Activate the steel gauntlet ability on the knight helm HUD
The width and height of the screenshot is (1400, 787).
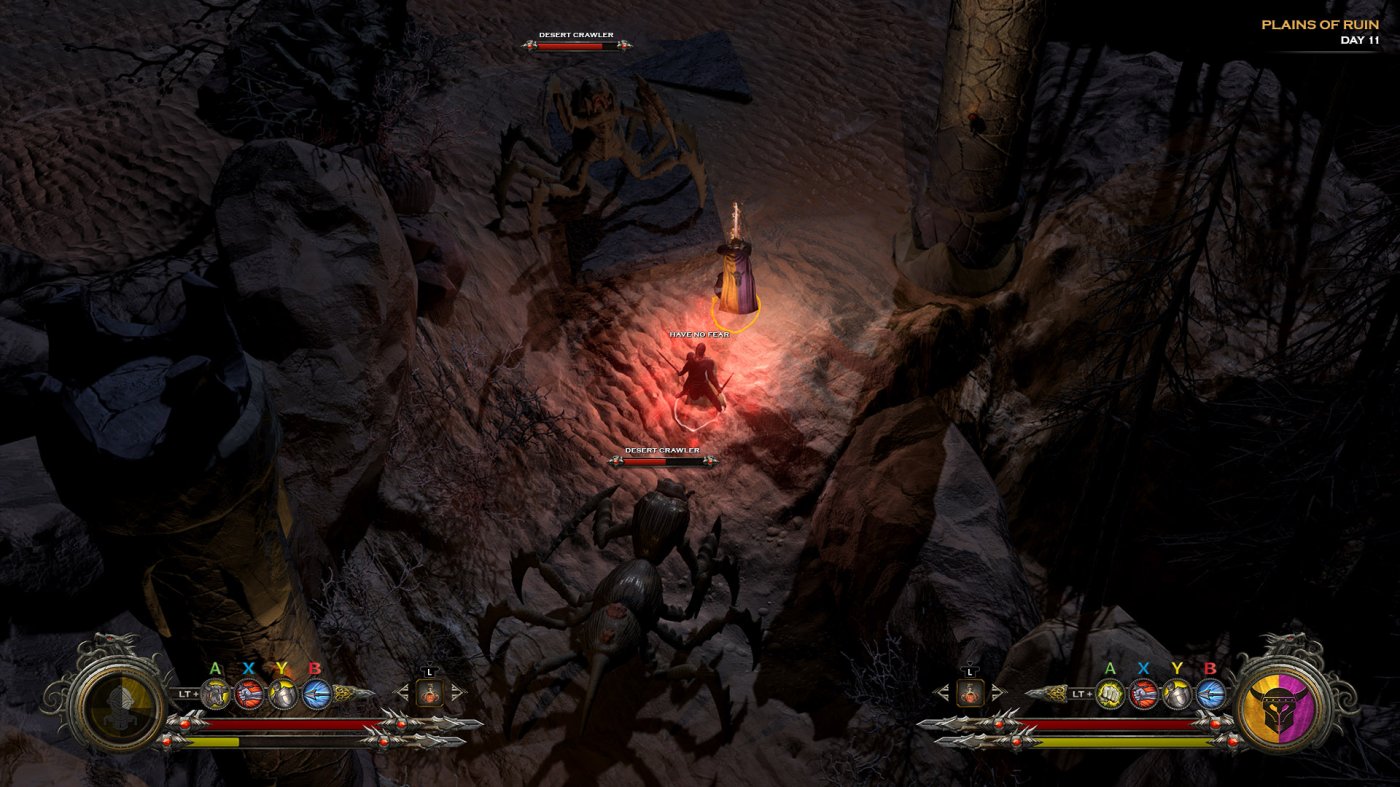click(x=216, y=693)
